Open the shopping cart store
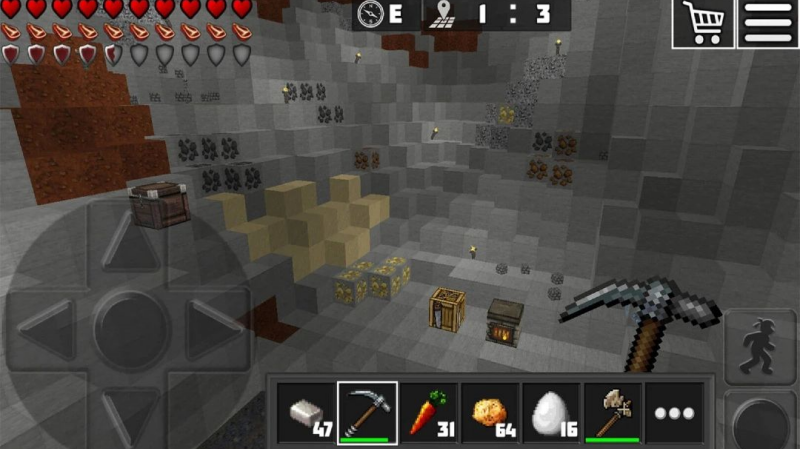Viewport: 800px width, 449px height. 703,23
